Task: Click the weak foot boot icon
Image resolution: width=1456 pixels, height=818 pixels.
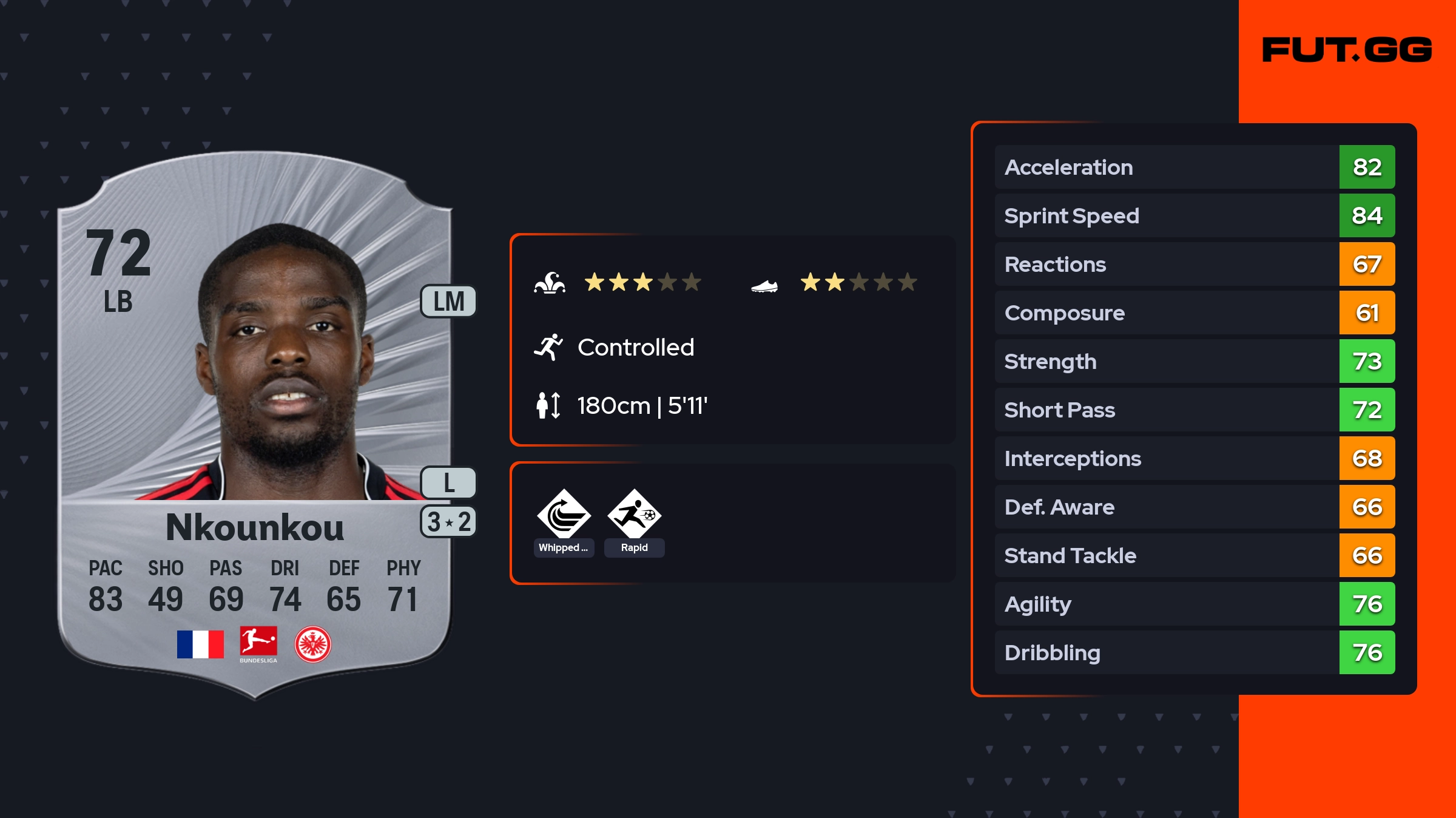Action: coord(764,285)
